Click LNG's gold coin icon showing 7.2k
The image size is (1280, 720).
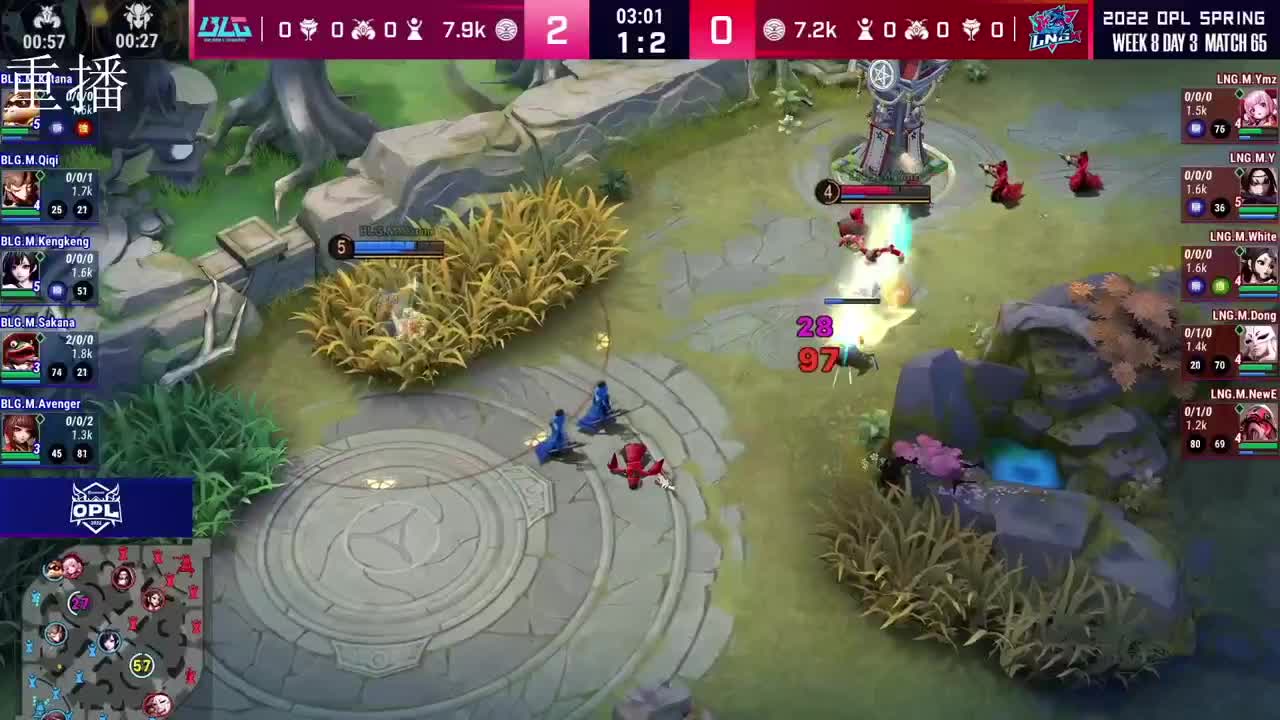(x=776, y=29)
